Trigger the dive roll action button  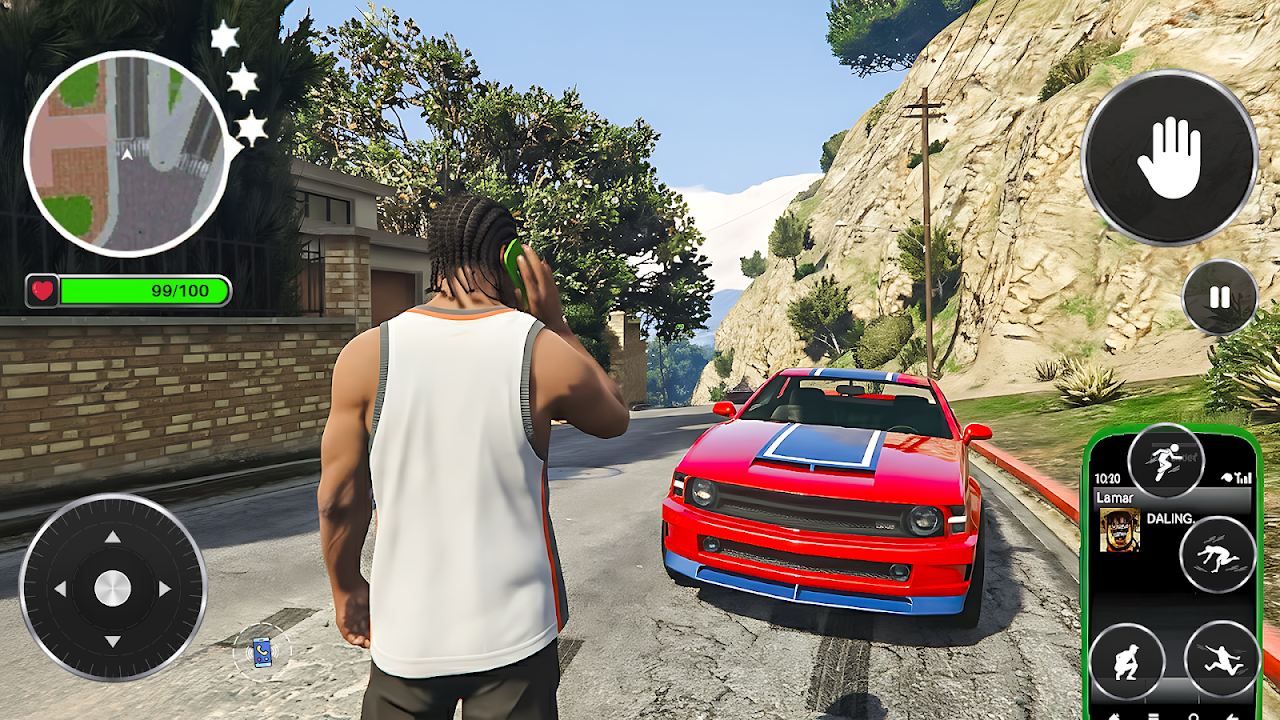(1218, 555)
